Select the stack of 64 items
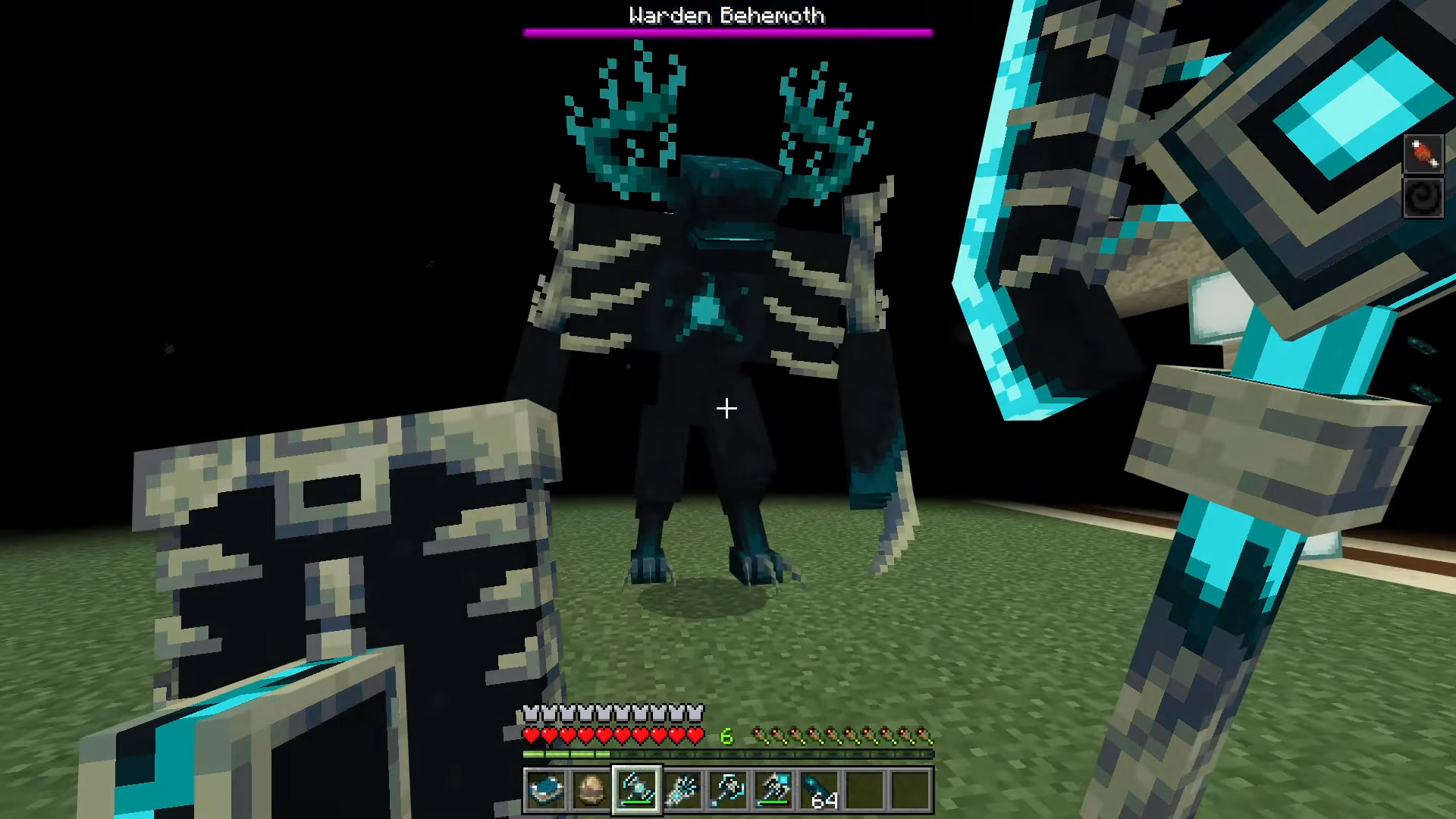Viewport: 1456px width, 819px height. (820, 790)
